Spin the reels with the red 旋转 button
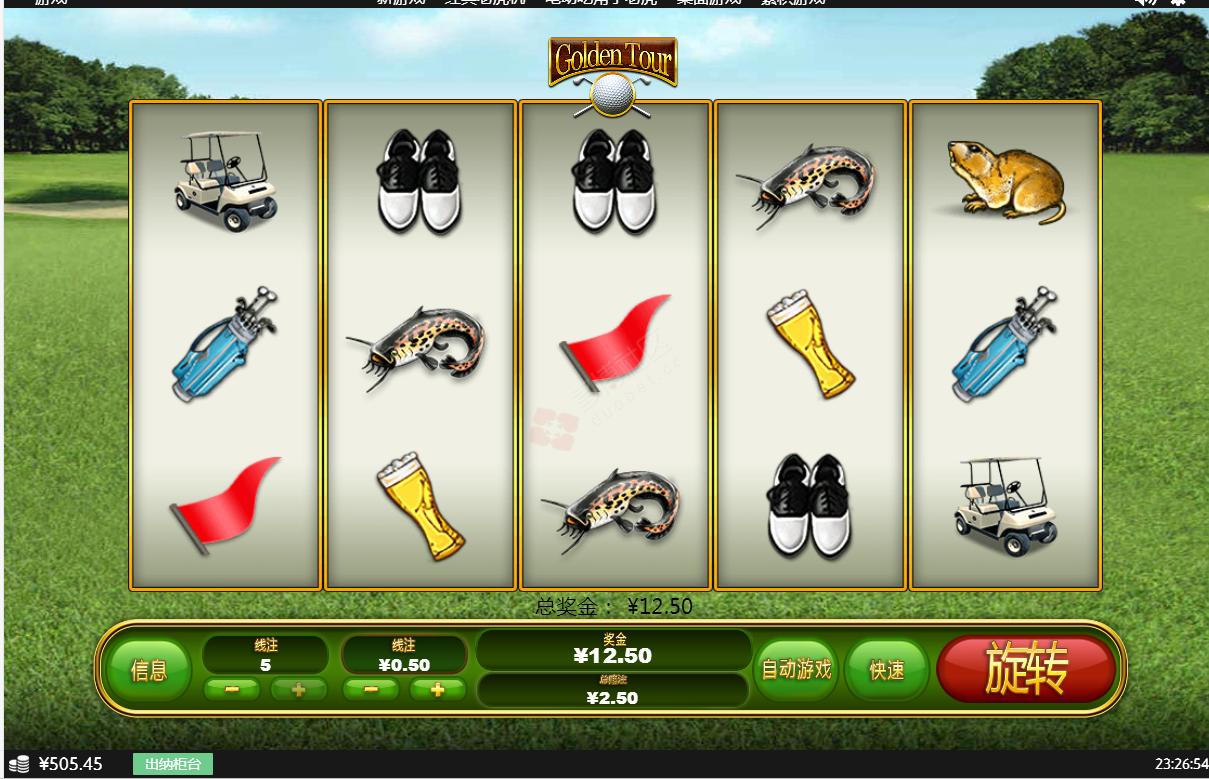Screen dimensions: 1209x779 click(1025, 669)
